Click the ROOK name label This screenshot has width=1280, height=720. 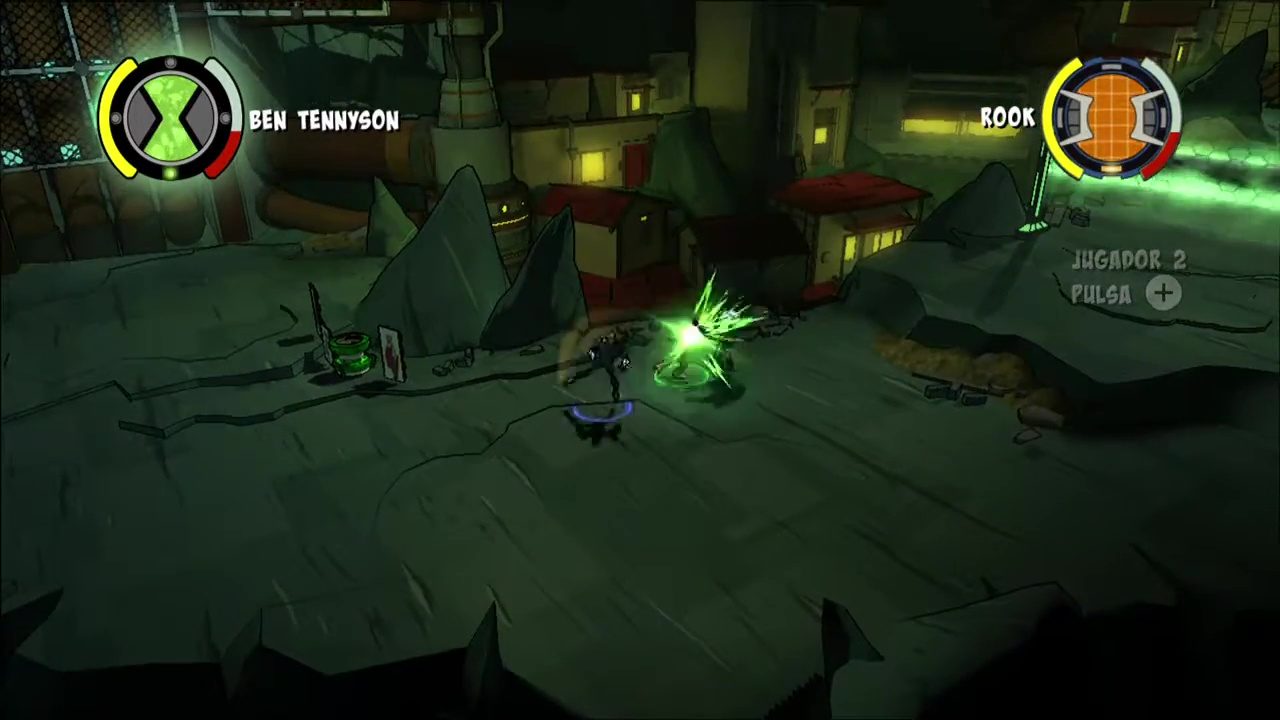tap(1008, 117)
